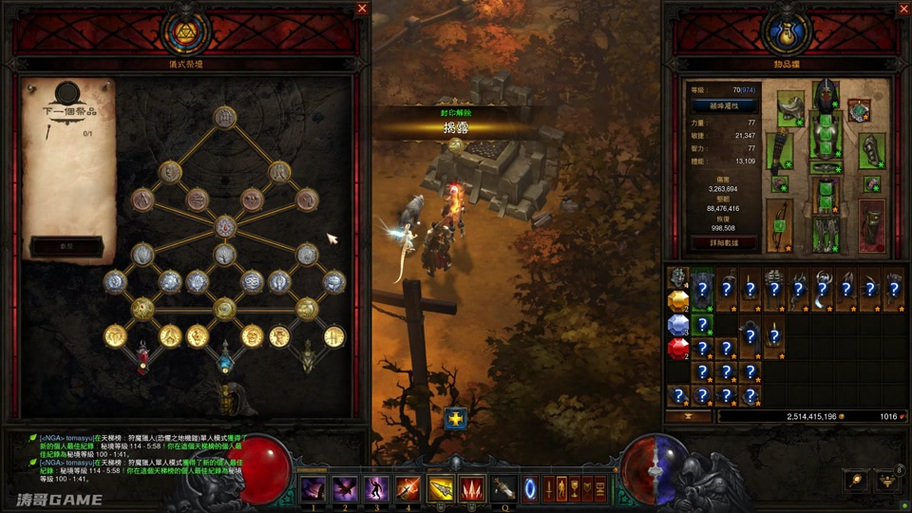
Task: Close the inventory panel
Action: click(x=902, y=9)
